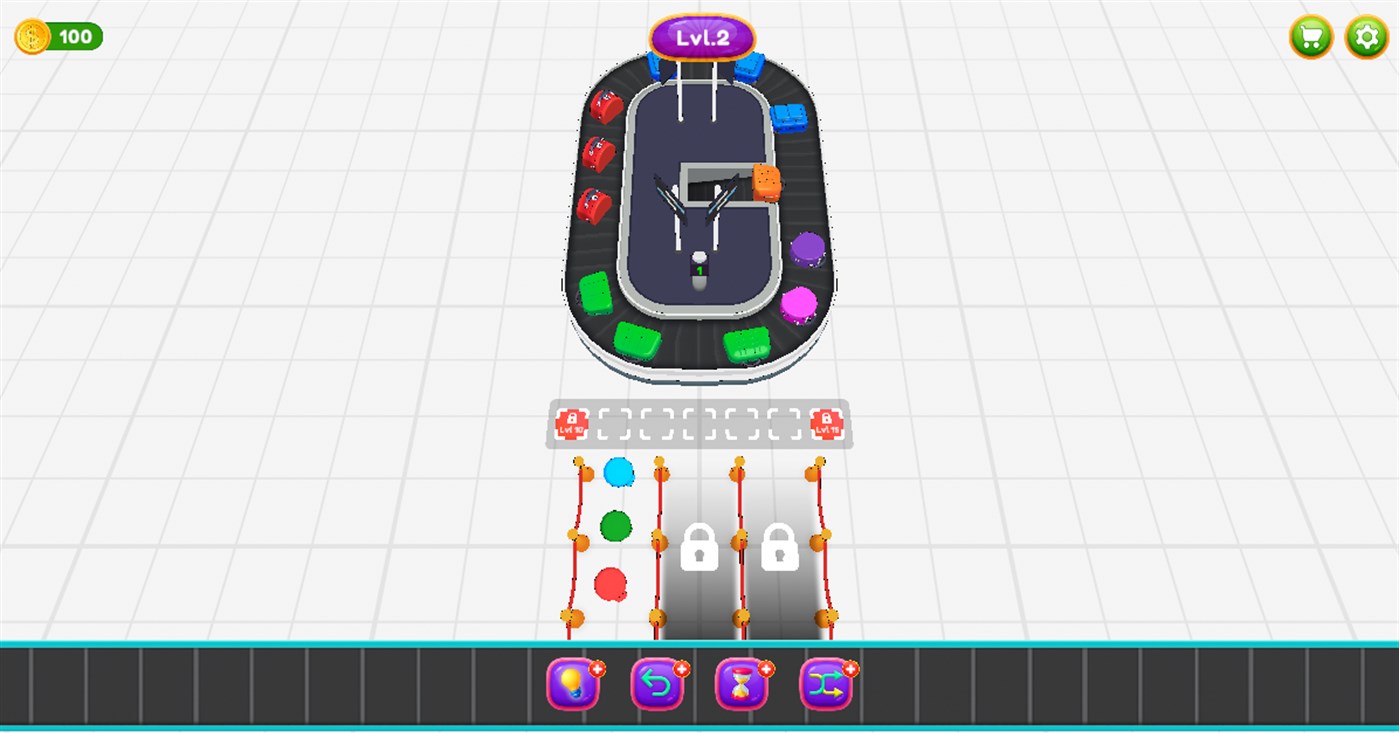Click the Lvl 10 locked slot
This screenshot has width=1399, height=733.
pyautogui.click(x=570, y=423)
